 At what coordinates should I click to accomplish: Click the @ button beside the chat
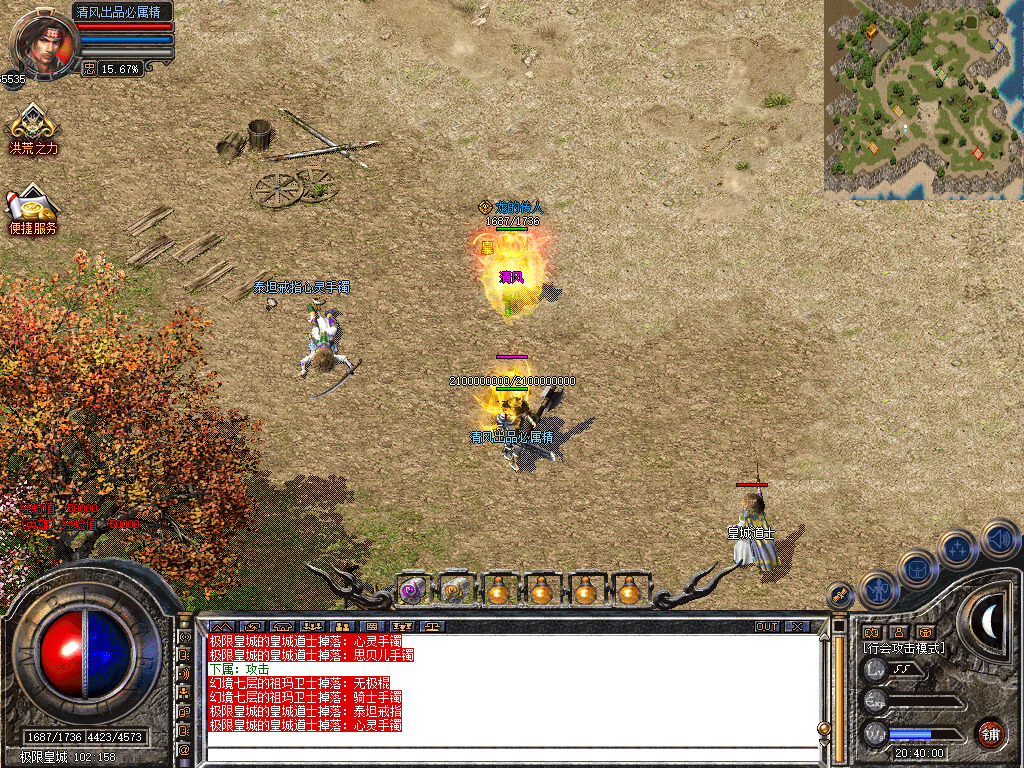[x=184, y=749]
